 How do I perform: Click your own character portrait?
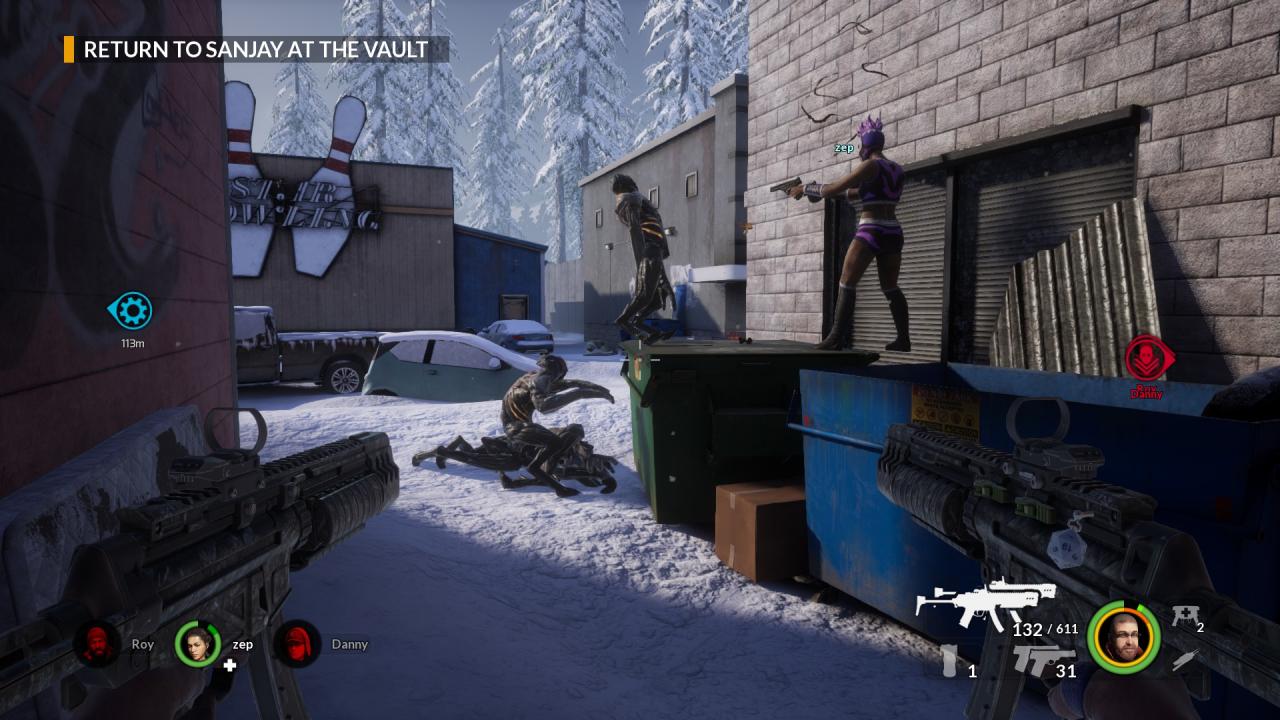(x=1124, y=637)
